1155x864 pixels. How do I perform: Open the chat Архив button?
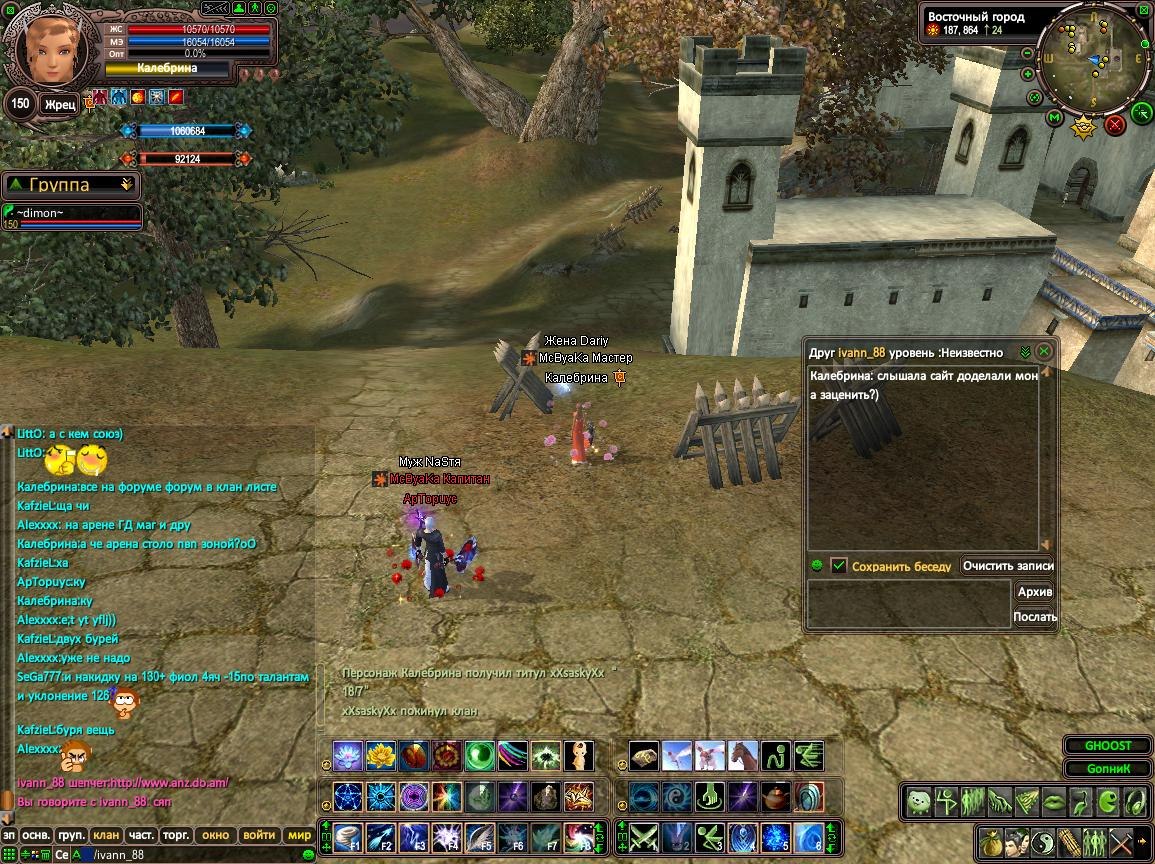1034,592
